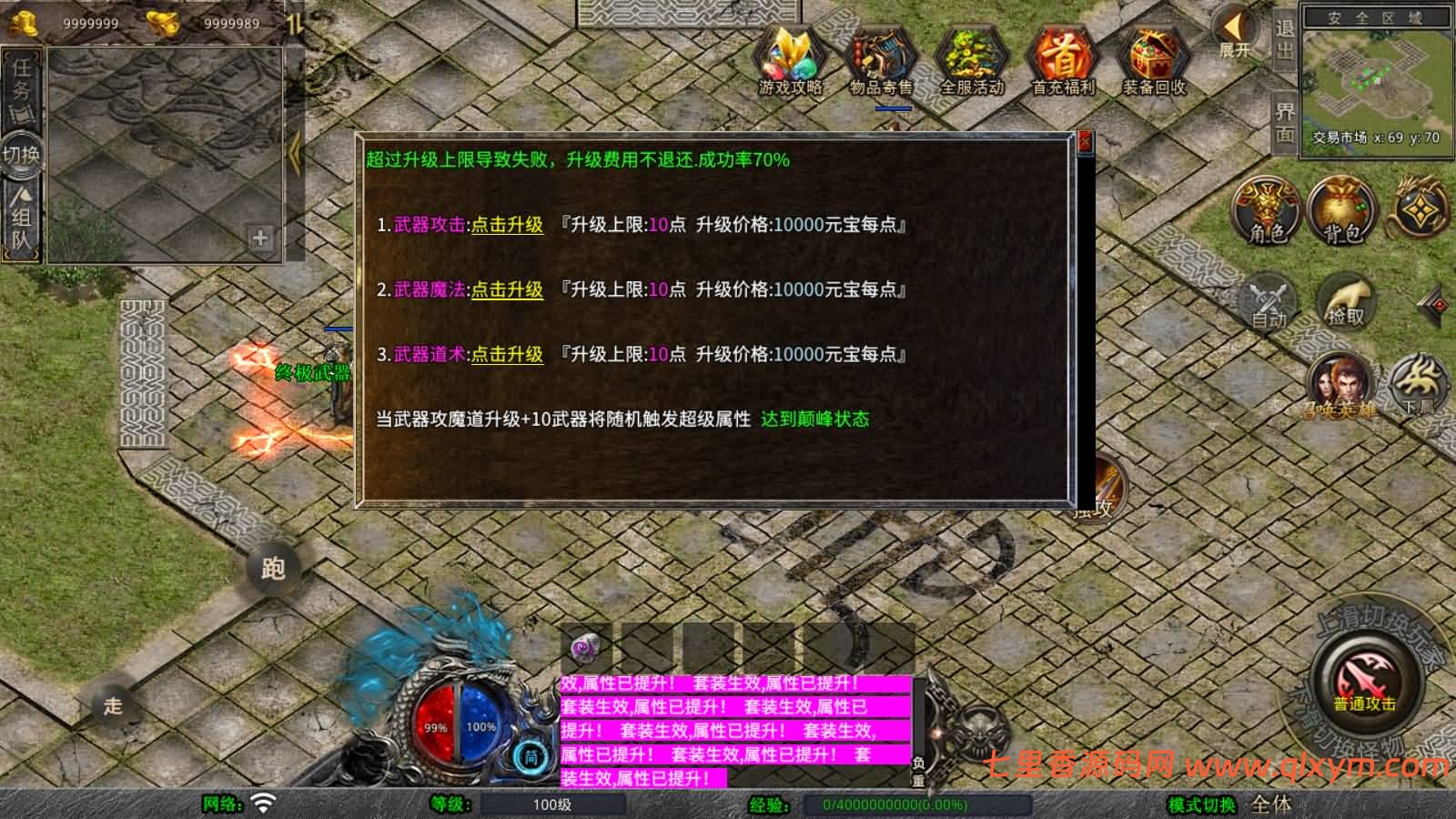Click 点击升级 next to 武器攻击
Image resolution: width=1456 pixels, height=819 pixels.
coord(506,221)
